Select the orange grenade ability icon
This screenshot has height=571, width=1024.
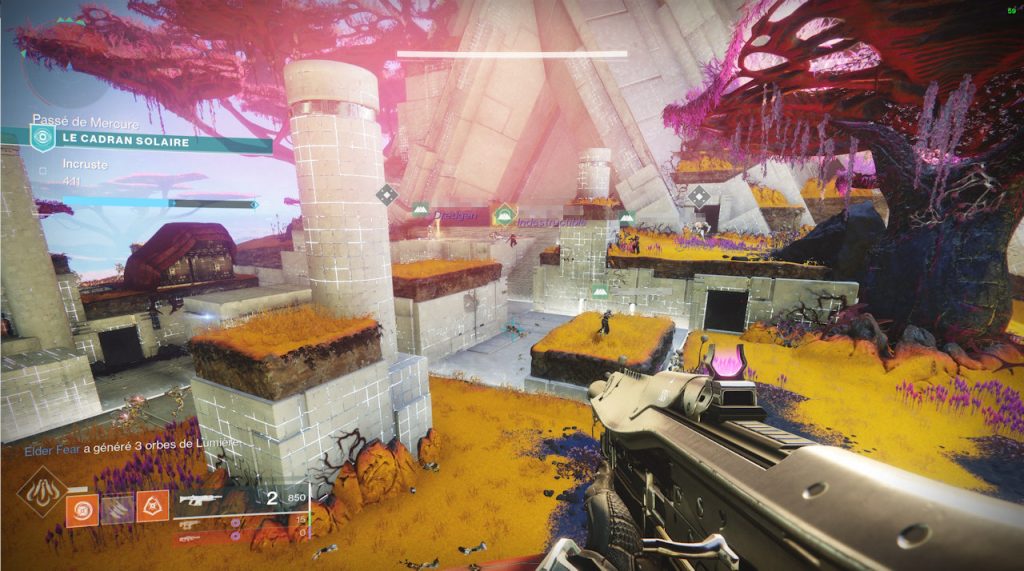click(82, 510)
